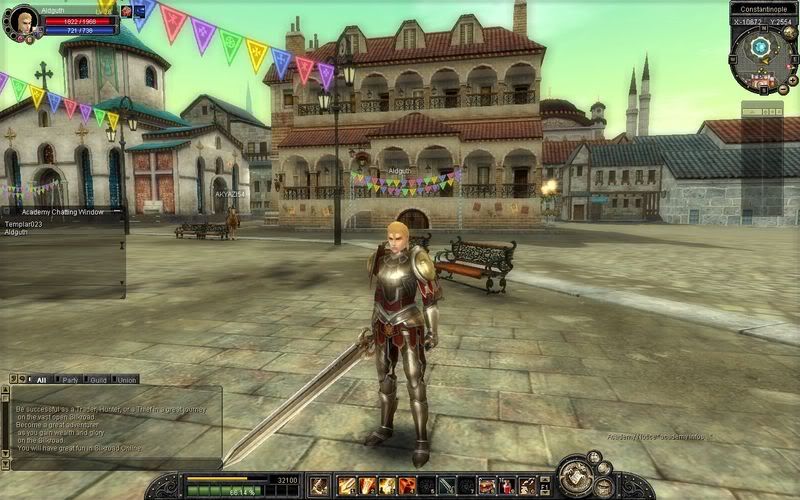
Task: Click Aldguth's character portrait
Action: 22,20
